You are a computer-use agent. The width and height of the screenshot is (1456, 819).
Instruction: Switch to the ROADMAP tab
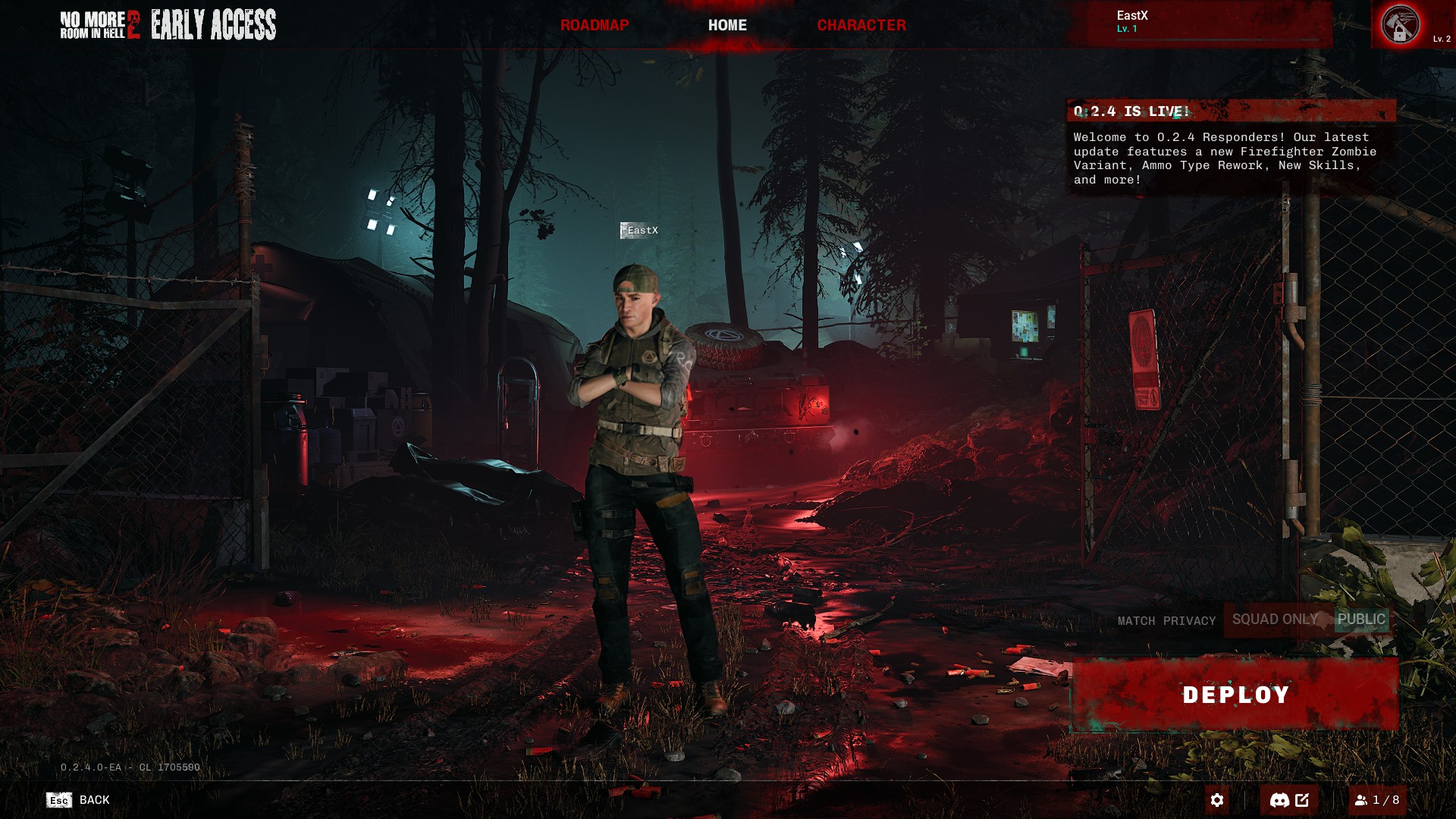[595, 24]
